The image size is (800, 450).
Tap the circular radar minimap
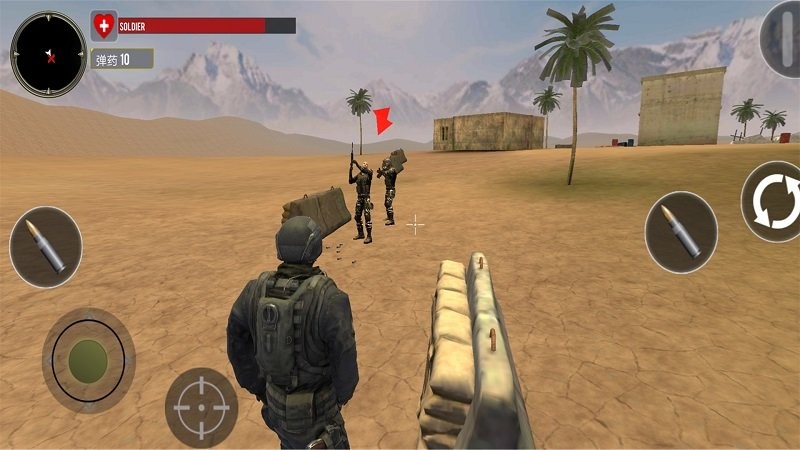click(x=48, y=54)
